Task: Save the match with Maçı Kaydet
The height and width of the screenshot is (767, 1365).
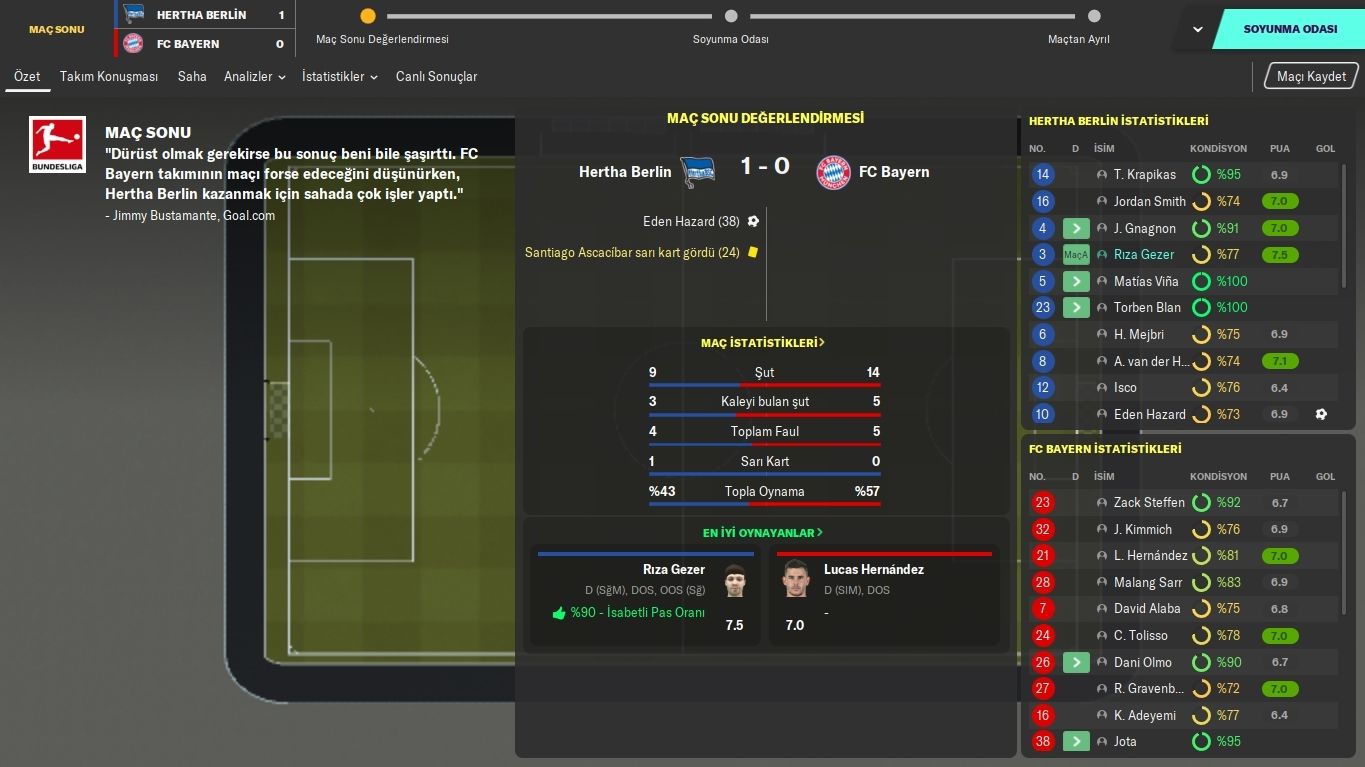Action: pos(1311,76)
